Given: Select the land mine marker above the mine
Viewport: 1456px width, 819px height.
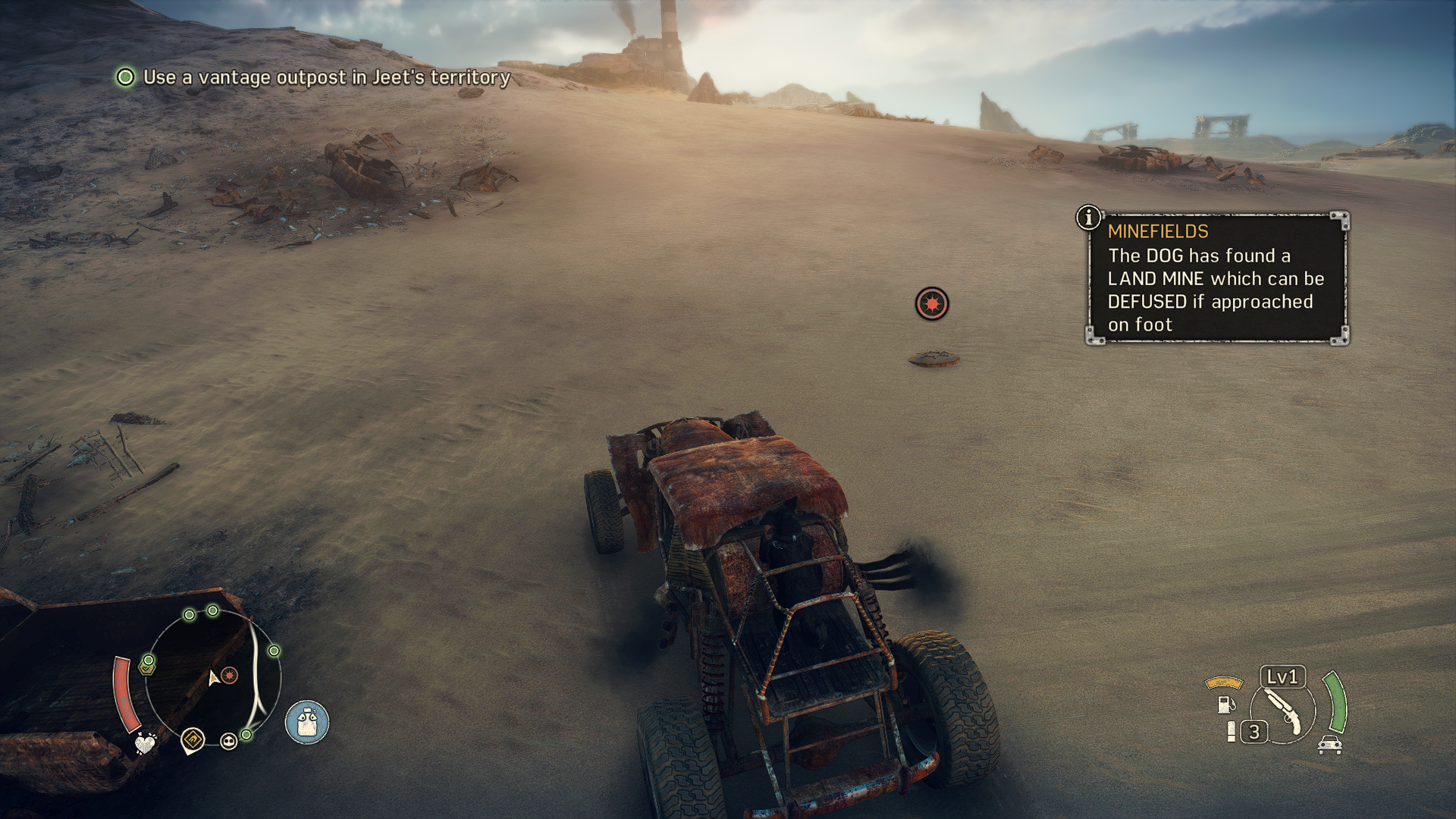Looking at the screenshot, I should 931,304.
